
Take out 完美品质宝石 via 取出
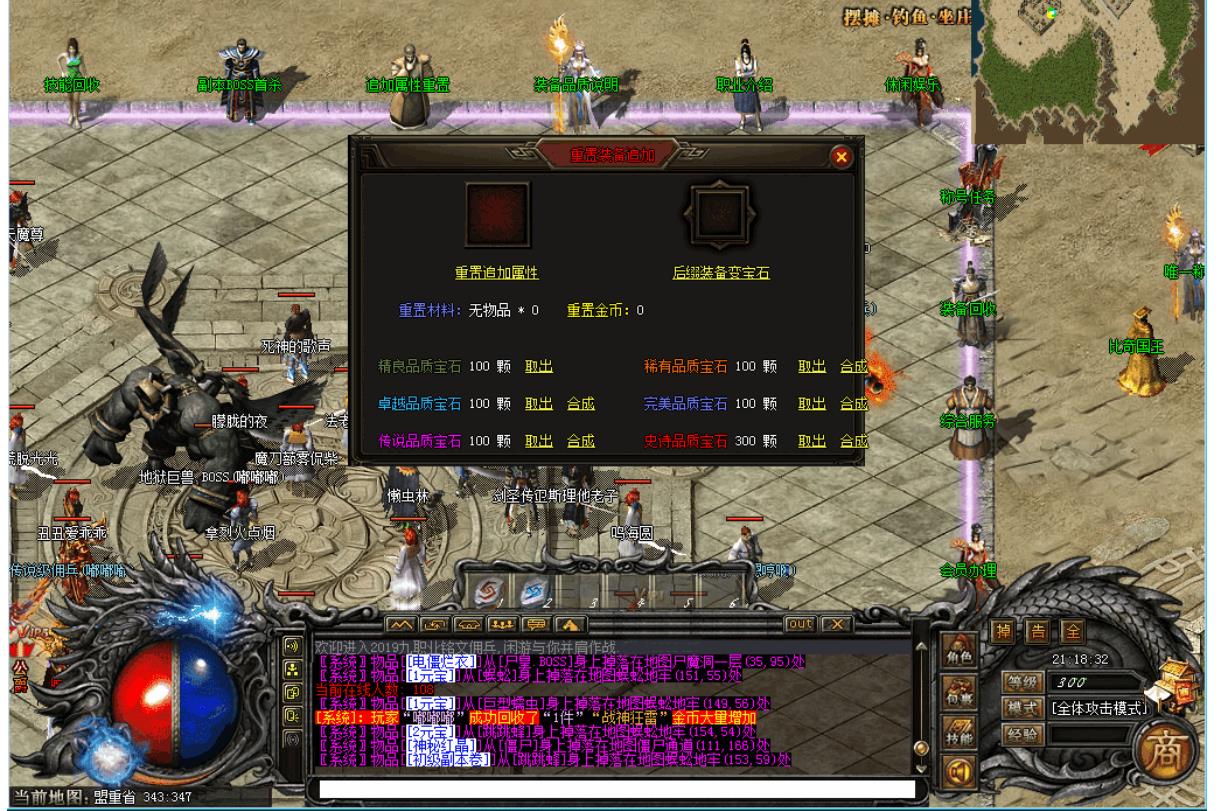pyautogui.click(x=811, y=404)
